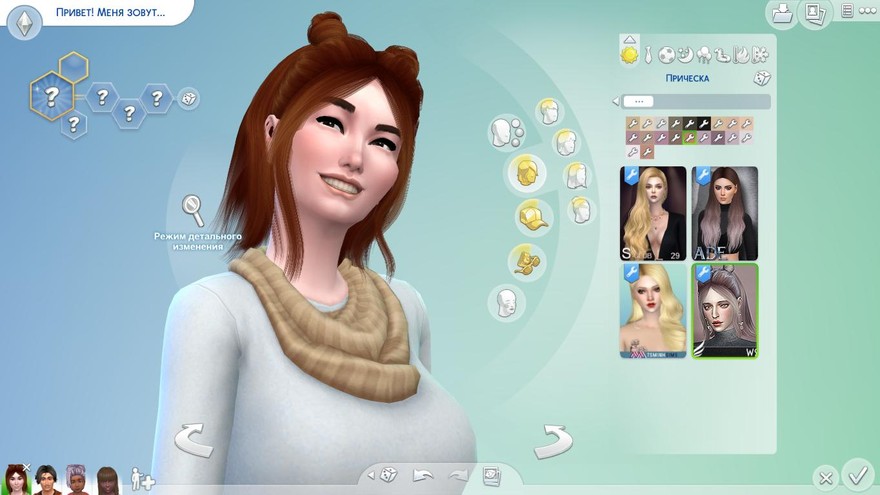880x495 pixels.
Task: Choose the highlighted hairstyle with top buns
Action: pos(725,310)
